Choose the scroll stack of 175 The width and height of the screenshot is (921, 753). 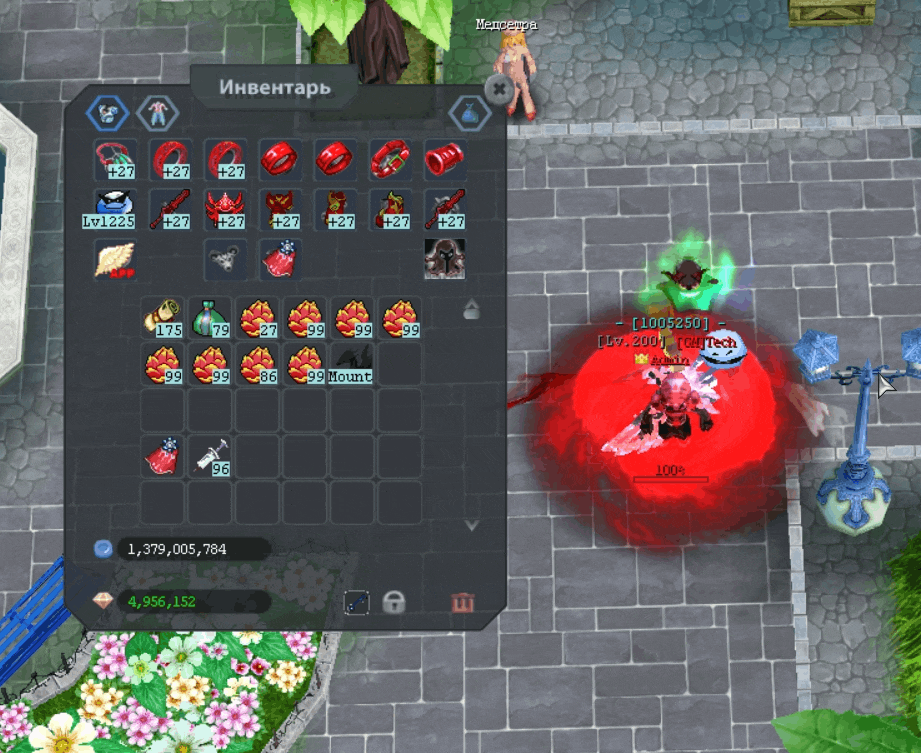tap(163, 316)
